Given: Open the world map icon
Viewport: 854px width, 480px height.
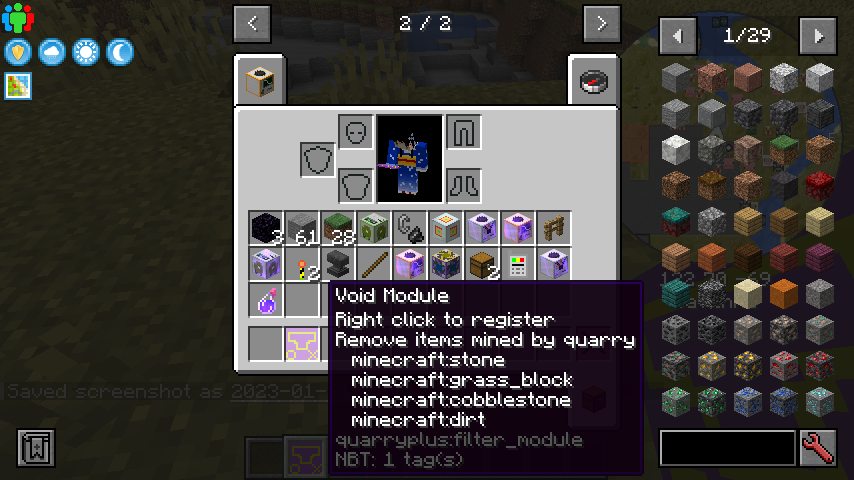Looking at the screenshot, I should click(18, 85).
